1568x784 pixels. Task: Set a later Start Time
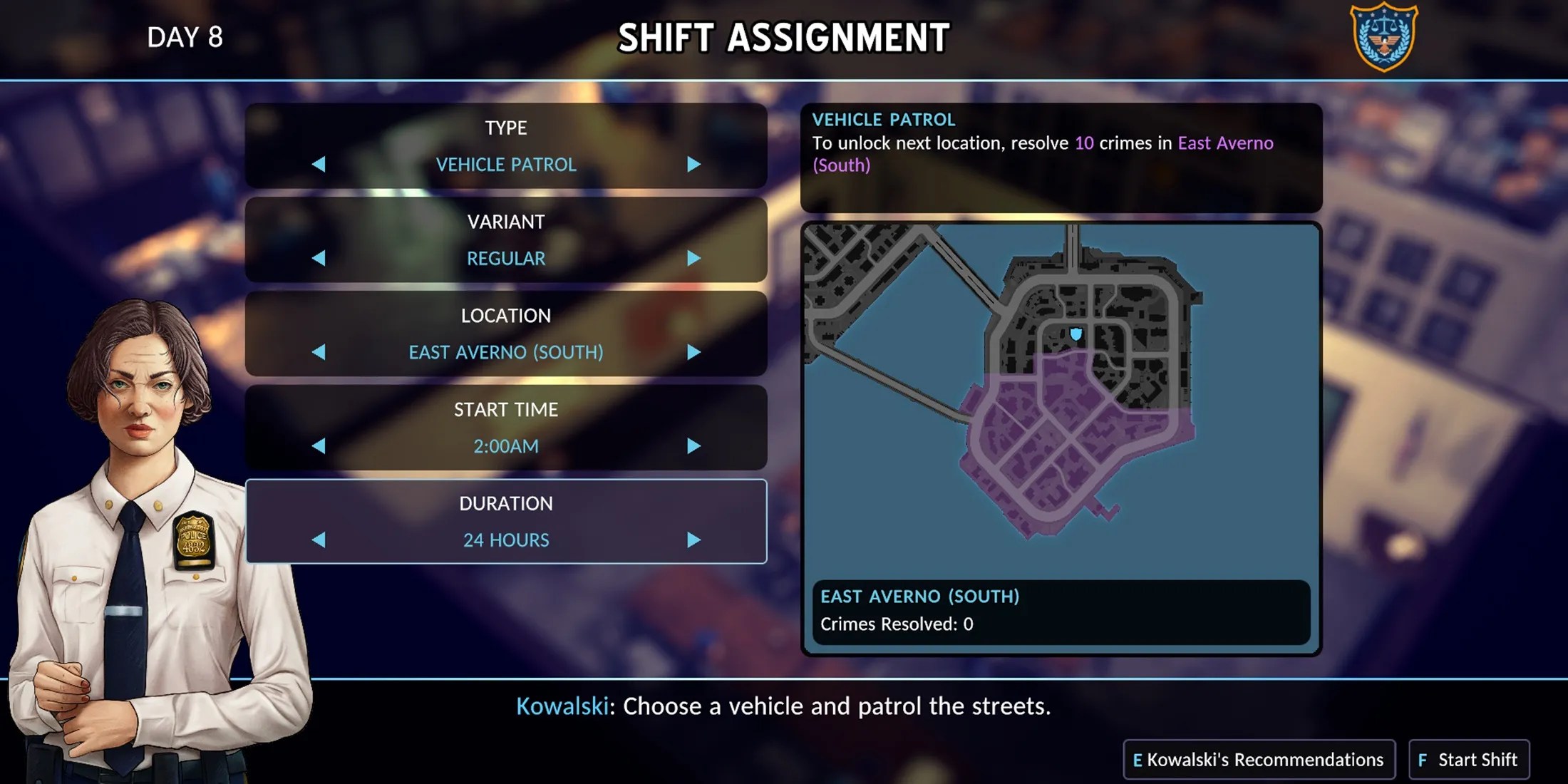693,446
